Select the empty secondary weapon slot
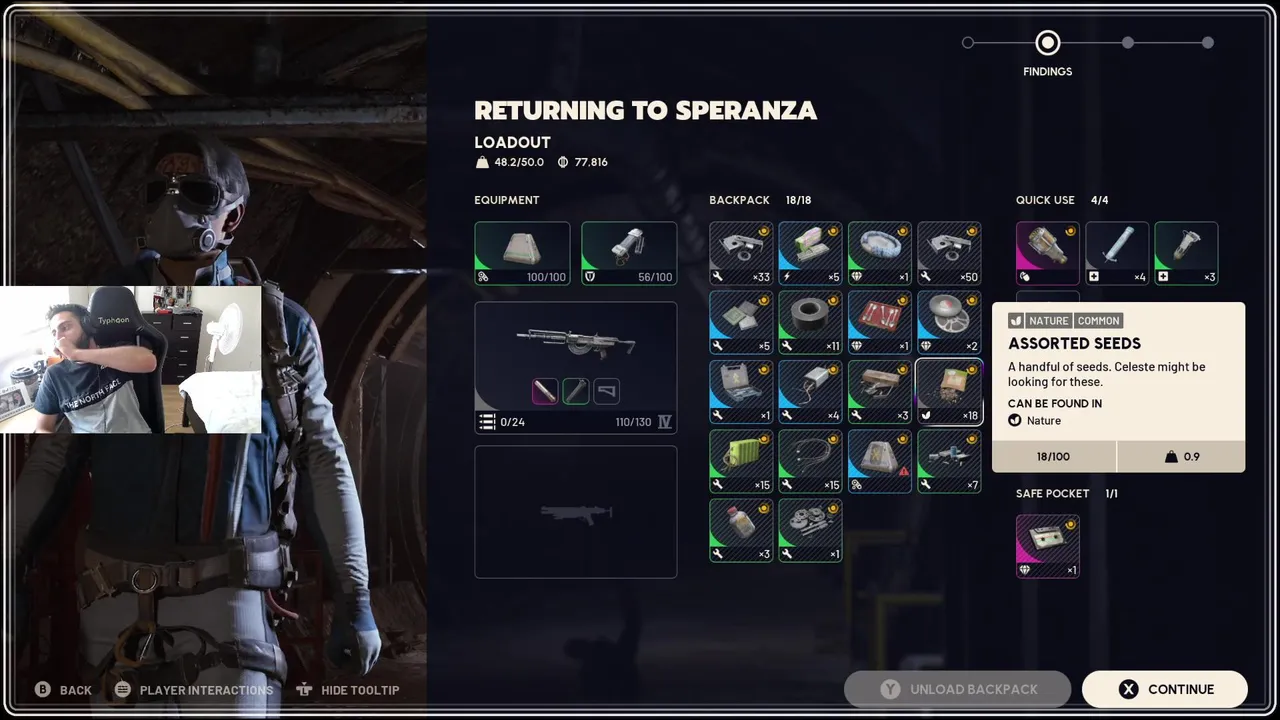1280x720 pixels. coord(575,512)
